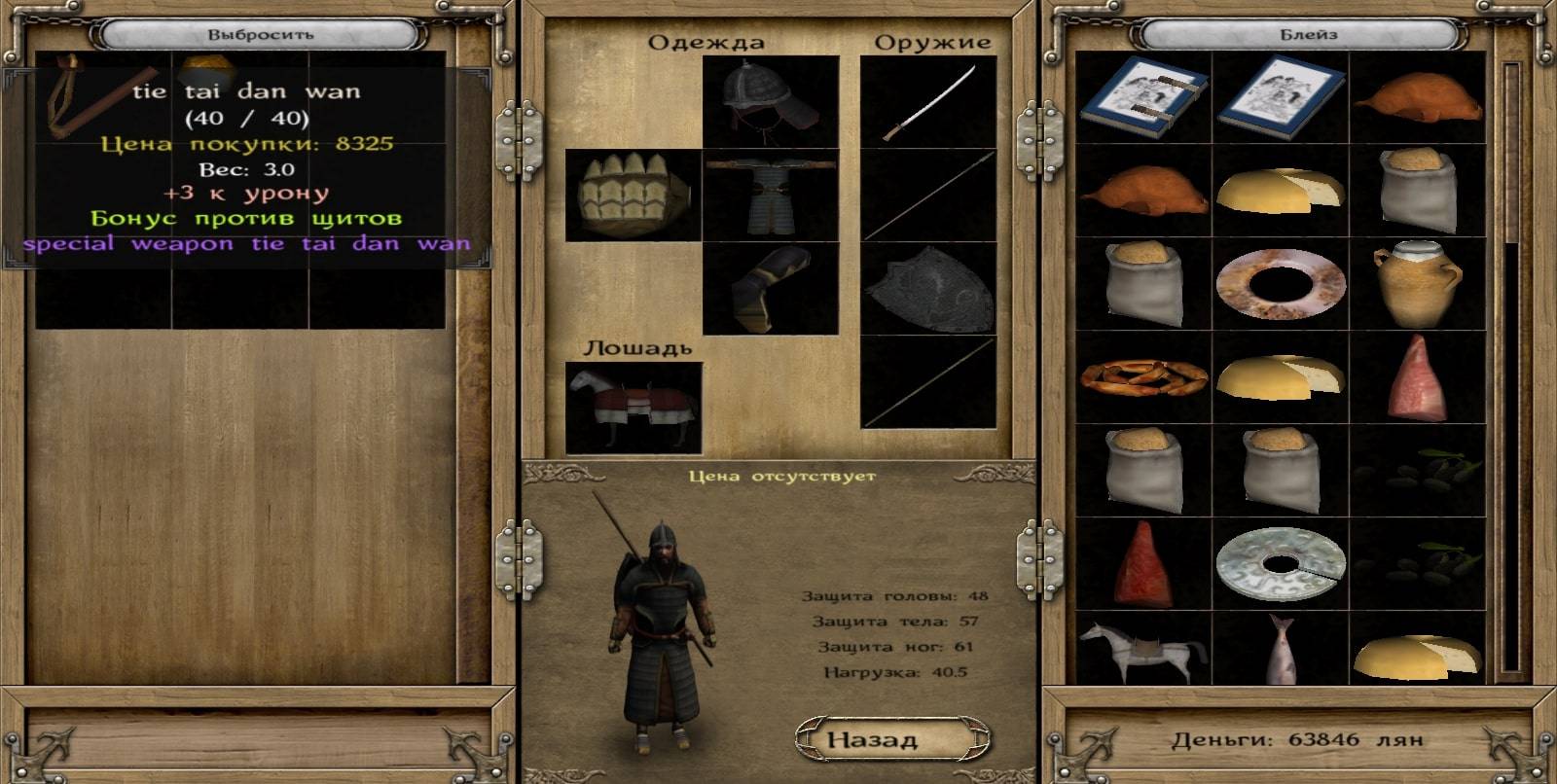Select the equipped helmet slot
The height and width of the screenshot is (784, 1557).
coord(770,100)
